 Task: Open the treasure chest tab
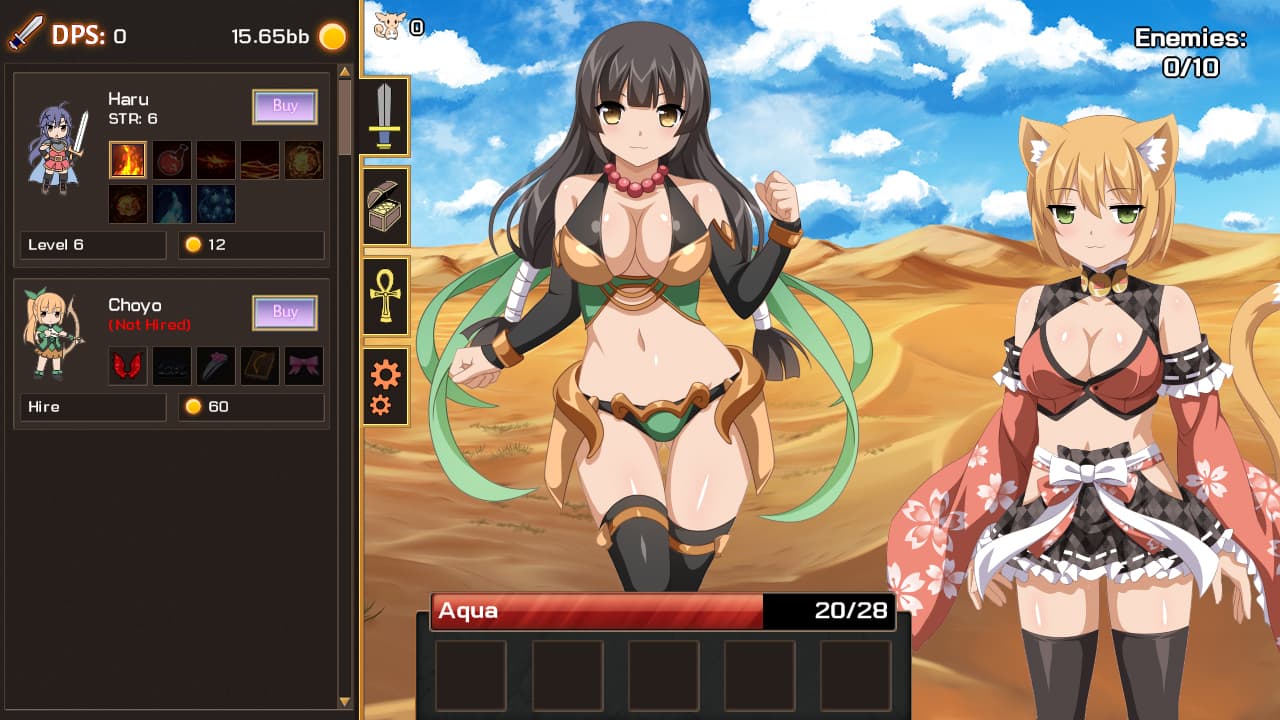[x=385, y=207]
